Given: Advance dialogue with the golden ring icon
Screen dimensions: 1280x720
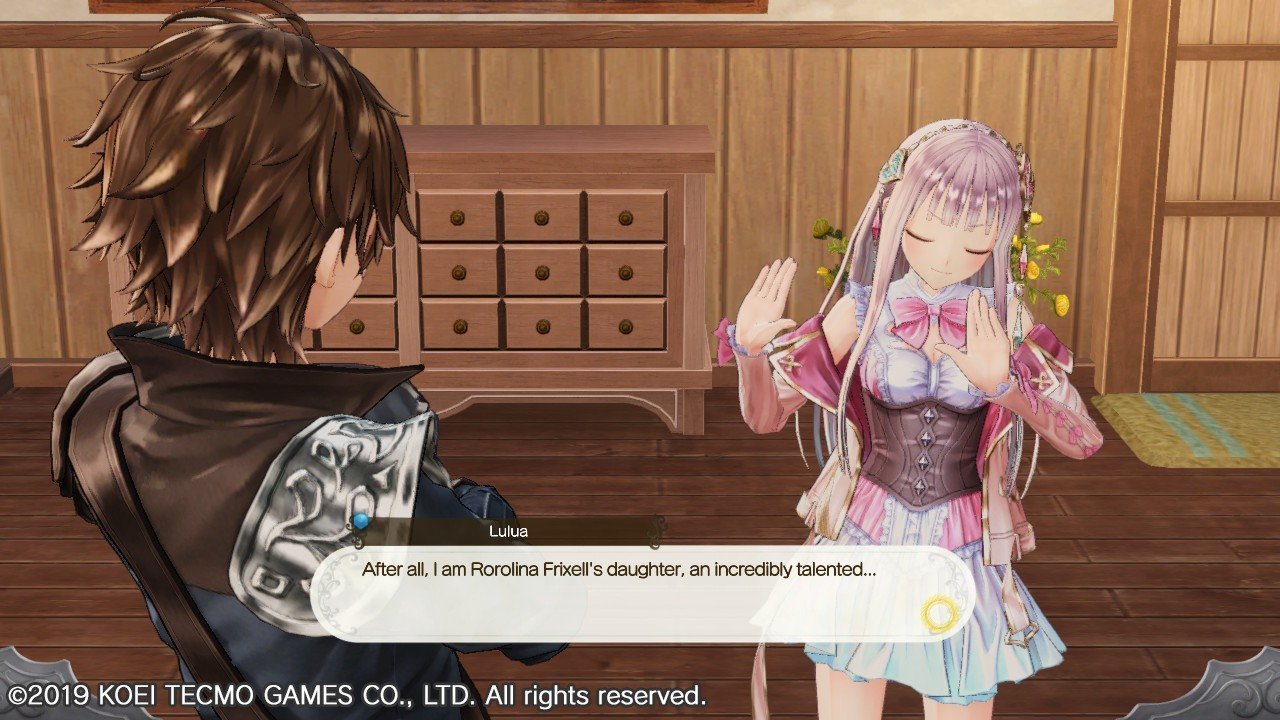Looking at the screenshot, I should click(940, 612).
